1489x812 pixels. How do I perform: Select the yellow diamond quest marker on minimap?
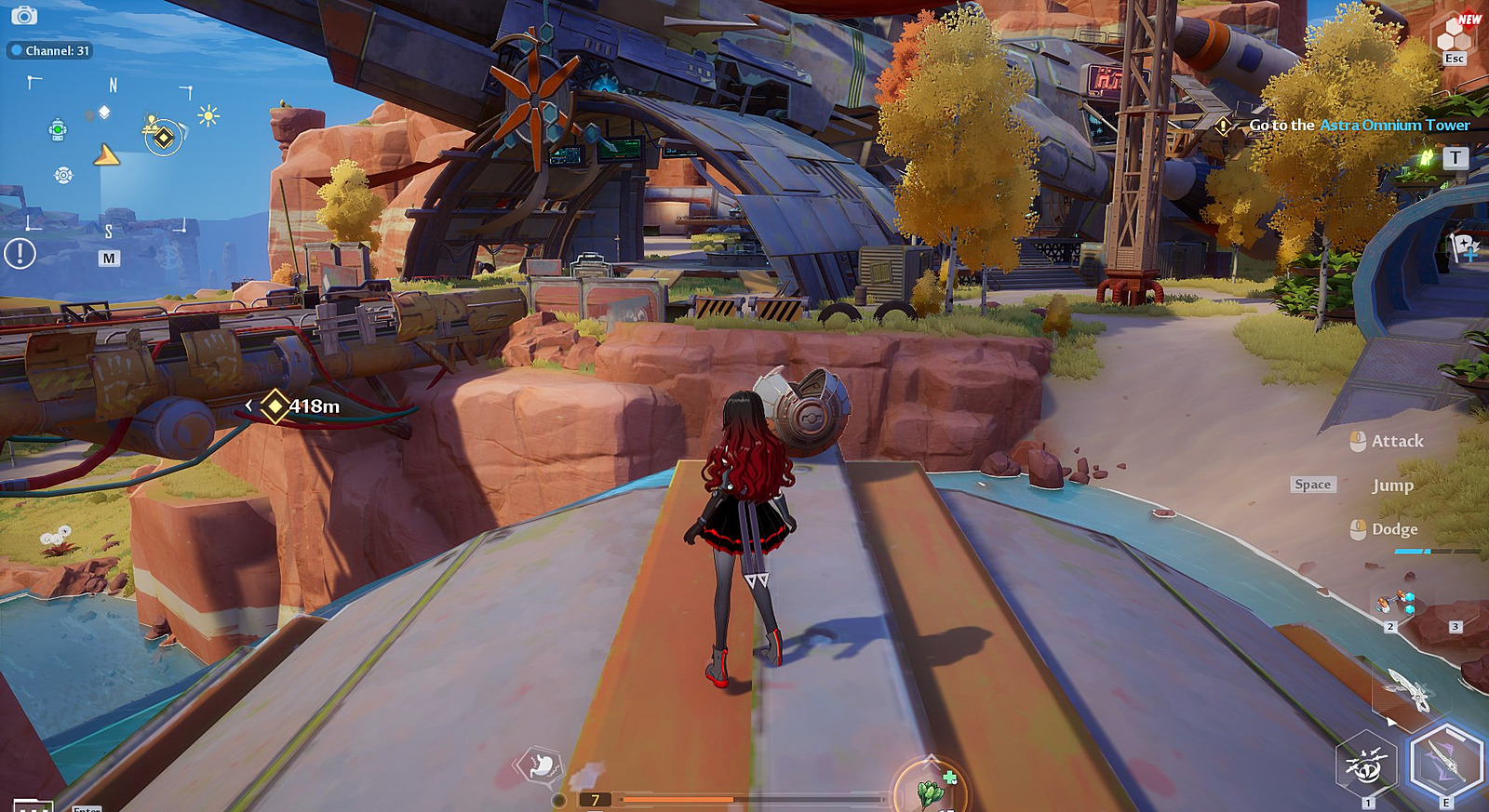164,139
